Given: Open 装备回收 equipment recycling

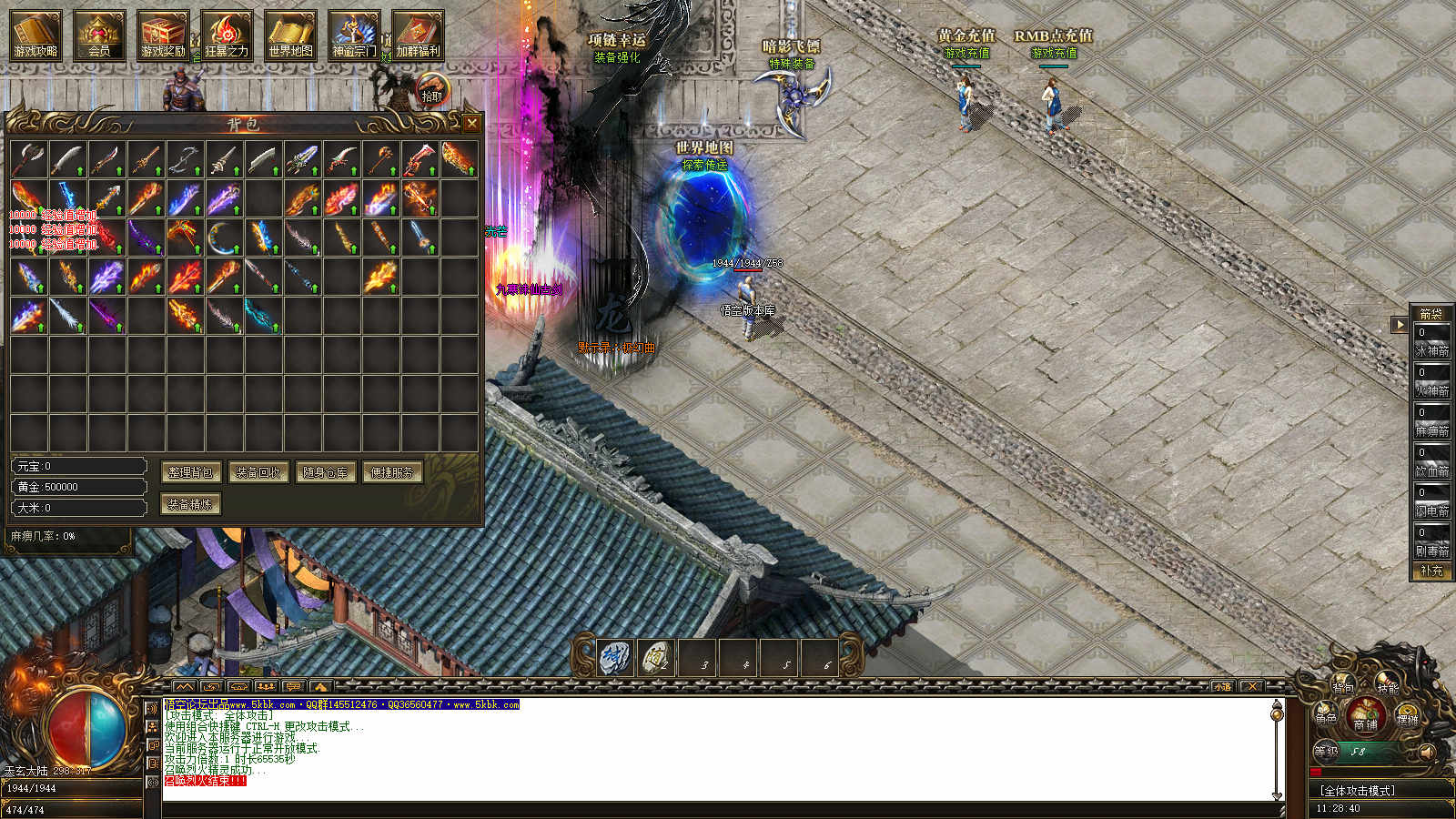Looking at the screenshot, I should (x=258, y=472).
